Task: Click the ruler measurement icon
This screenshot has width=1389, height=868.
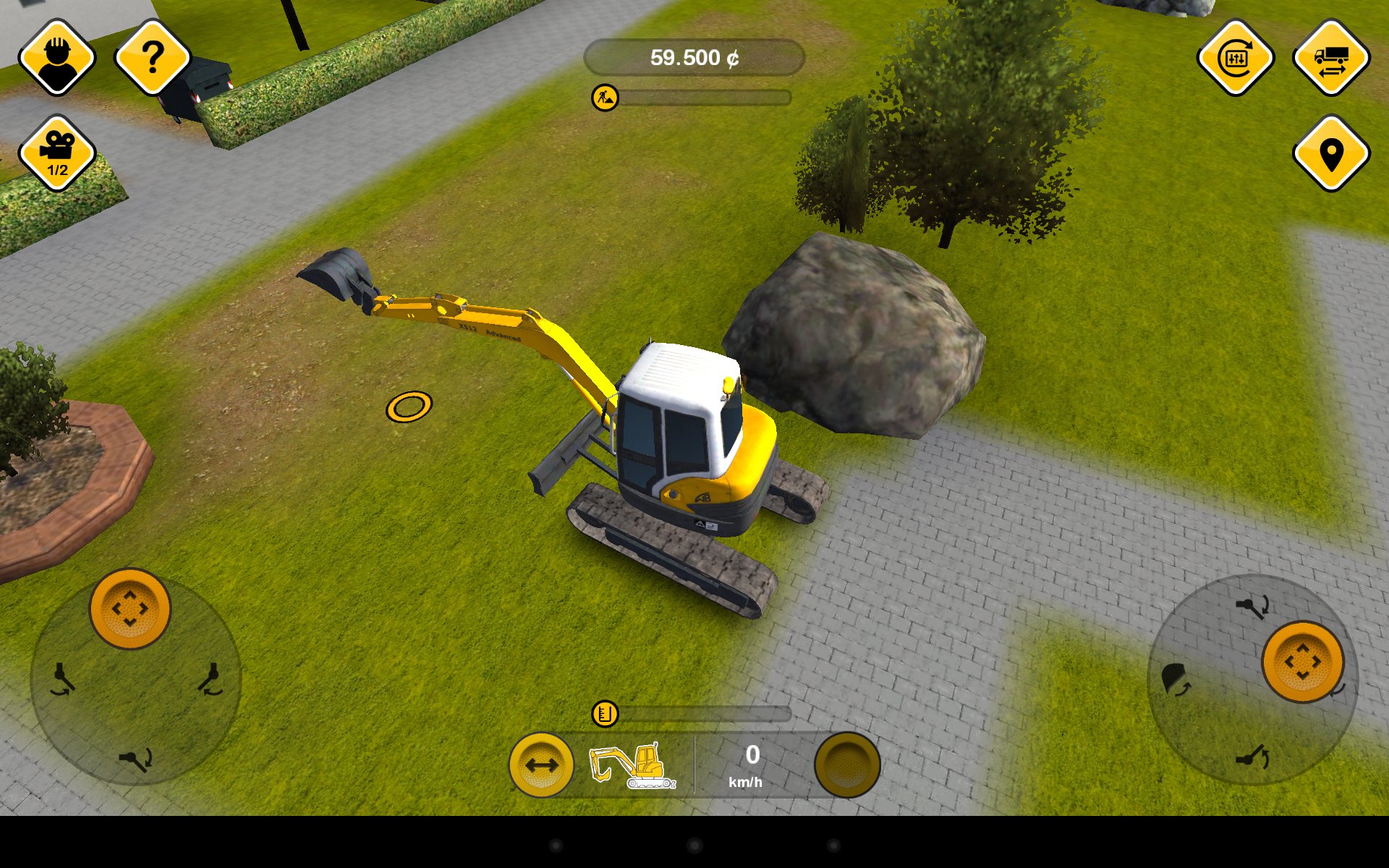Action: [x=605, y=714]
